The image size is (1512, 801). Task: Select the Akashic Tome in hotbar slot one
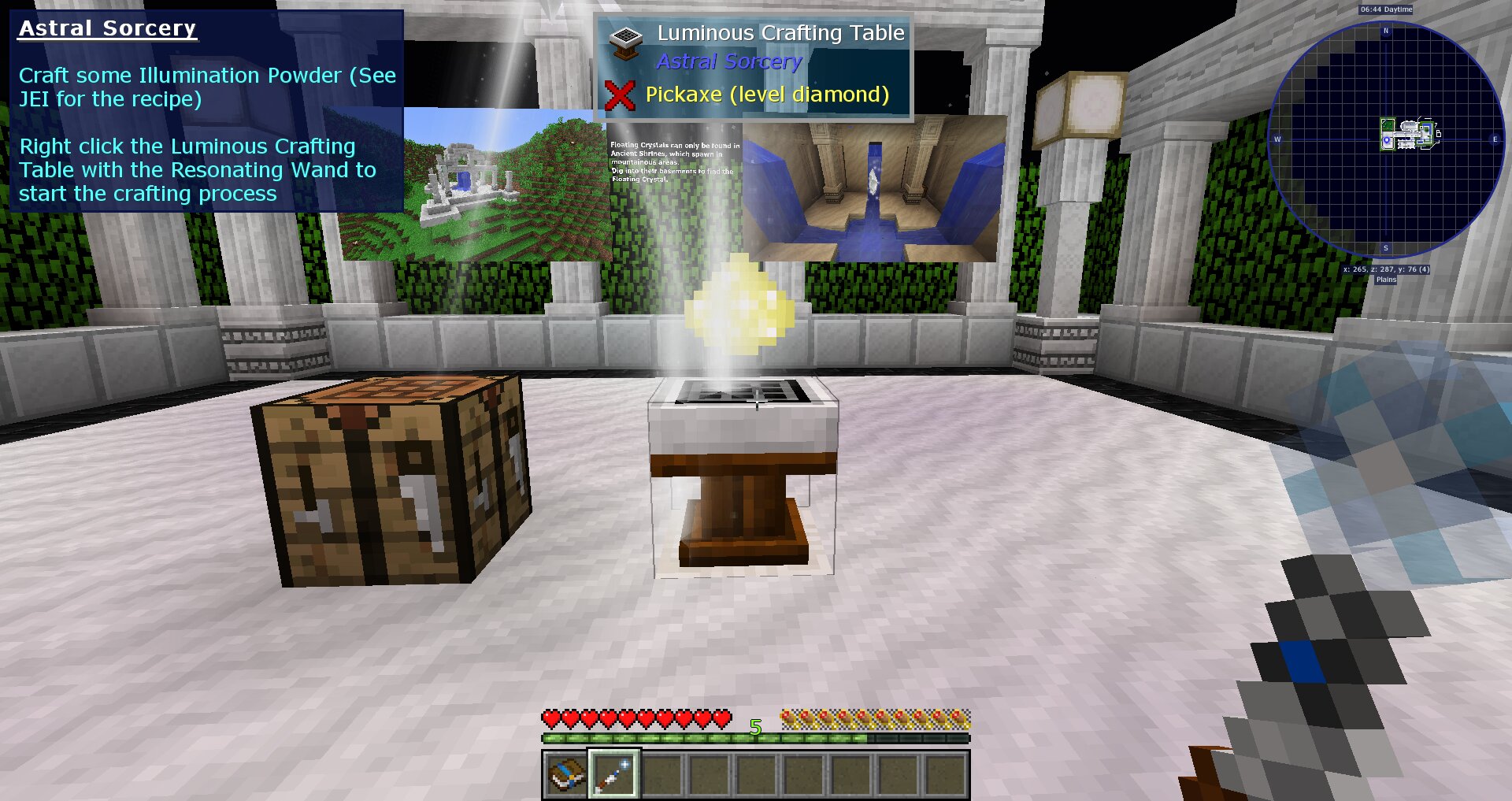(565, 777)
